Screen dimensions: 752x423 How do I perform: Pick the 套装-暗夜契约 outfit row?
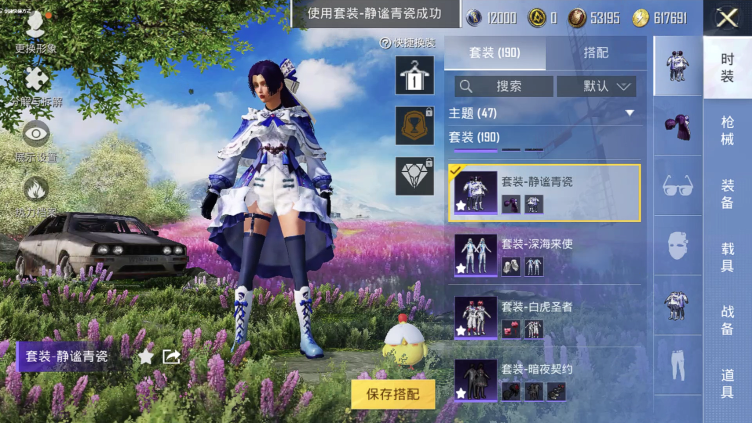tap(545, 377)
